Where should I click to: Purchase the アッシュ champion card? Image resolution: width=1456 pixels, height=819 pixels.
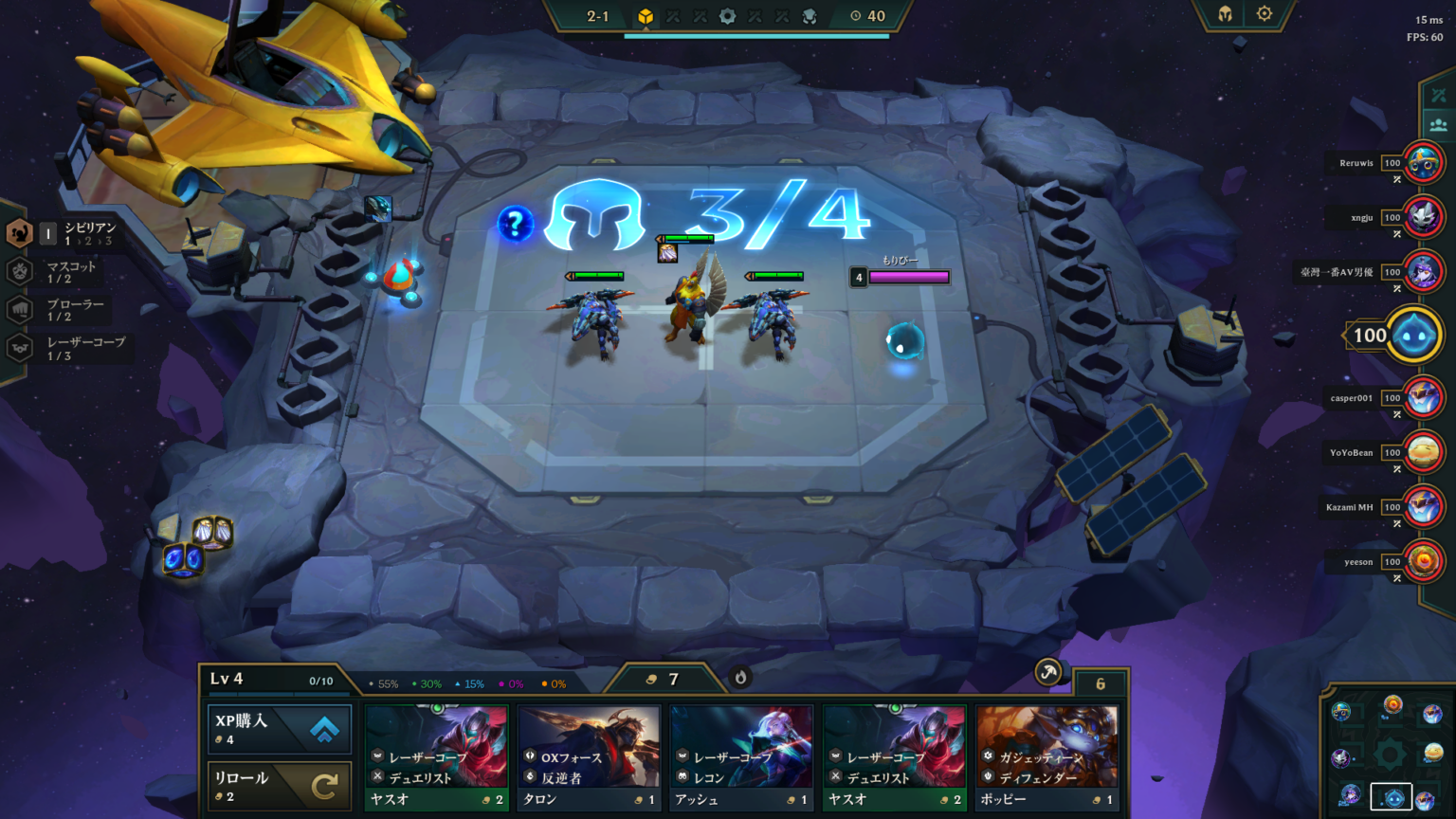tap(741, 757)
